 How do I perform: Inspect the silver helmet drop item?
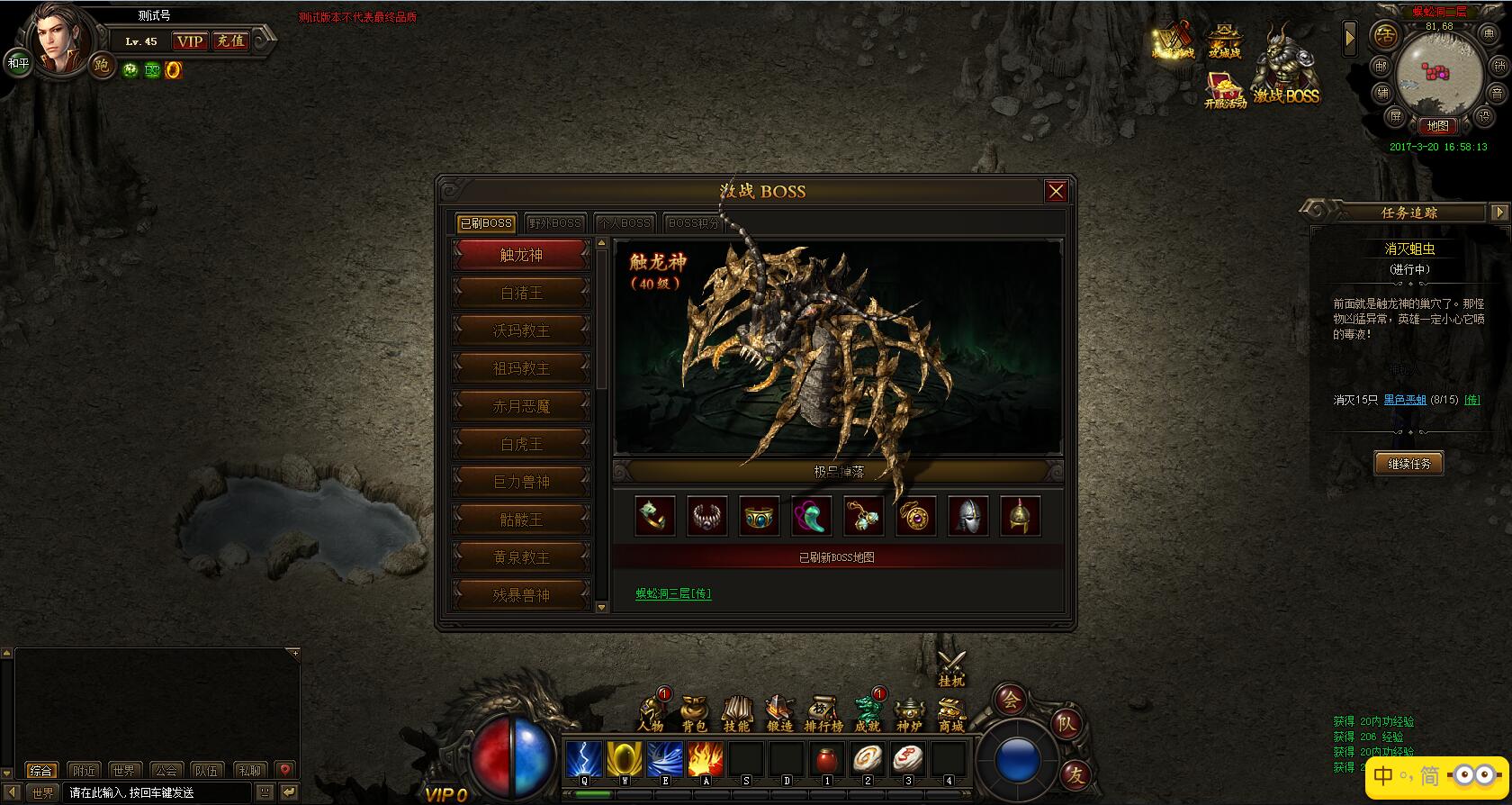[x=967, y=516]
